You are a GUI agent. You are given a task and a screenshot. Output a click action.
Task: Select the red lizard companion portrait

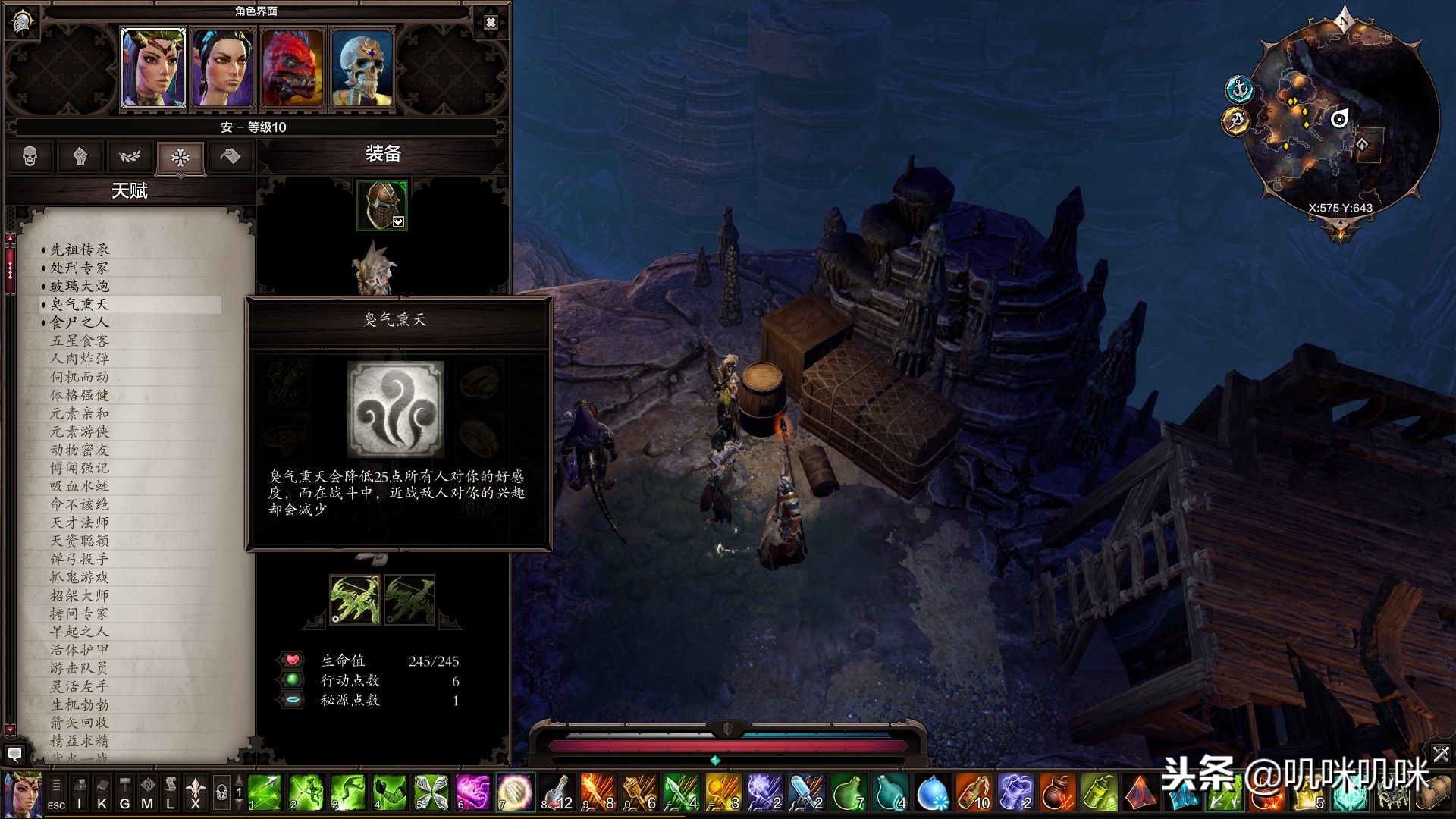[x=292, y=67]
